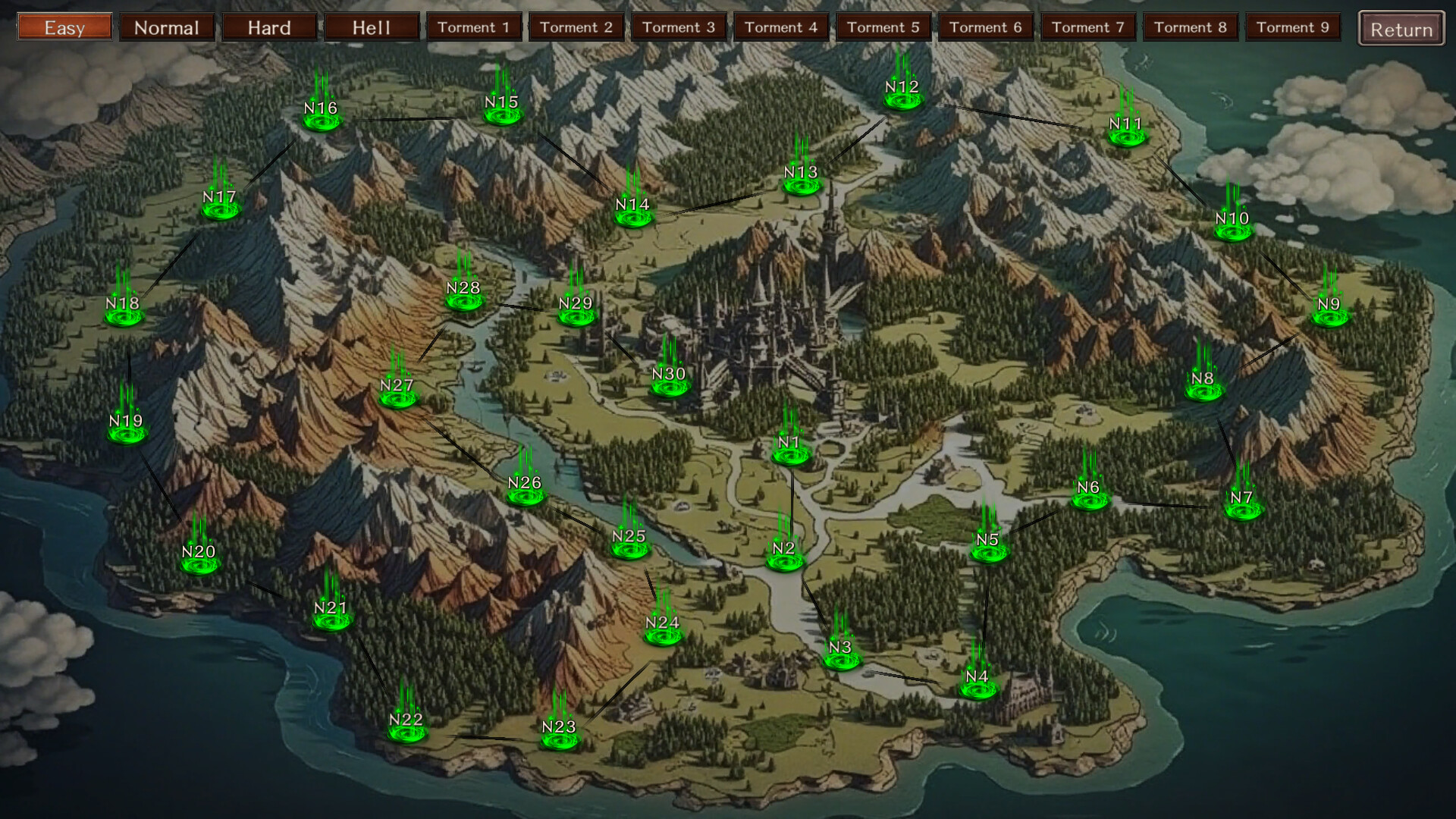Image resolution: width=1456 pixels, height=819 pixels.
Task: Choose the N5 map node
Action: (x=988, y=548)
